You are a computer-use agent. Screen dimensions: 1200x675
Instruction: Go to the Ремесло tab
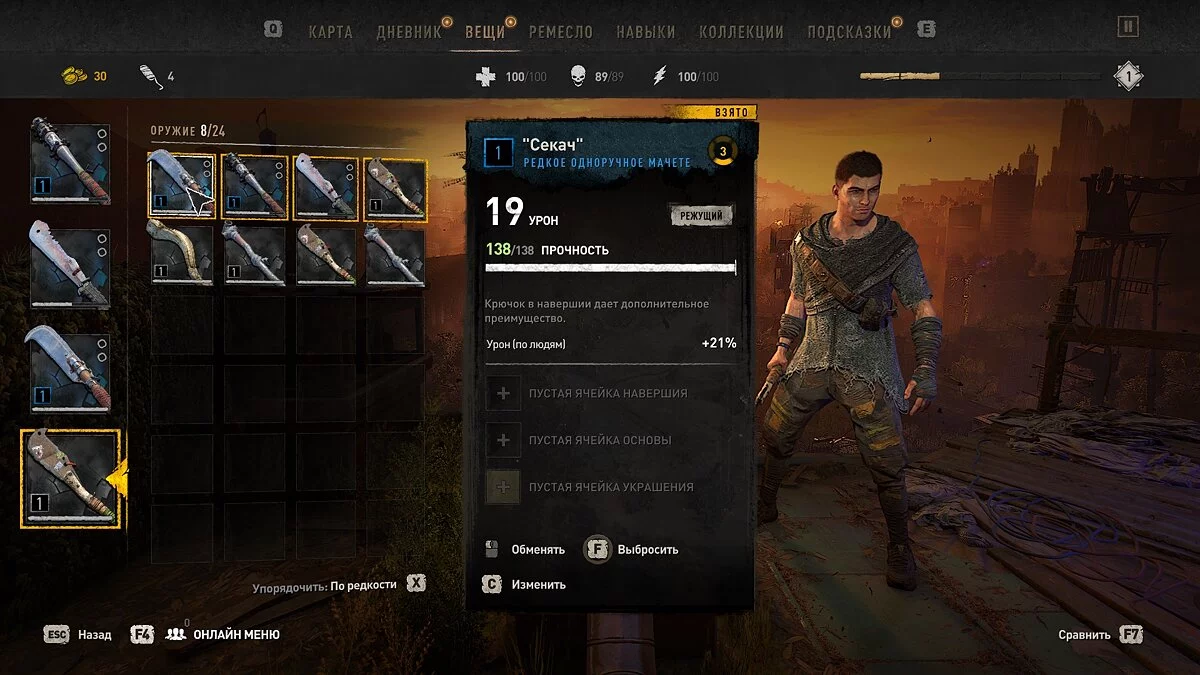[560, 31]
